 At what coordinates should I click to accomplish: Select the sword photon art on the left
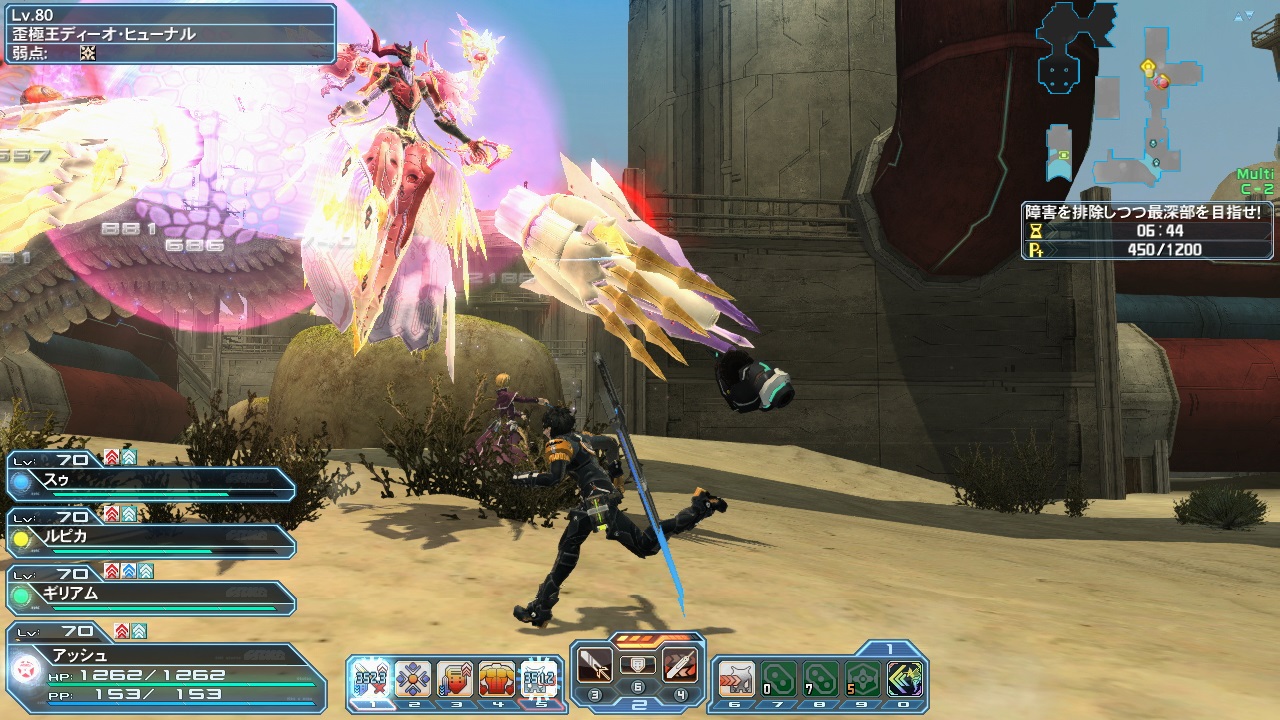coord(596,663)
